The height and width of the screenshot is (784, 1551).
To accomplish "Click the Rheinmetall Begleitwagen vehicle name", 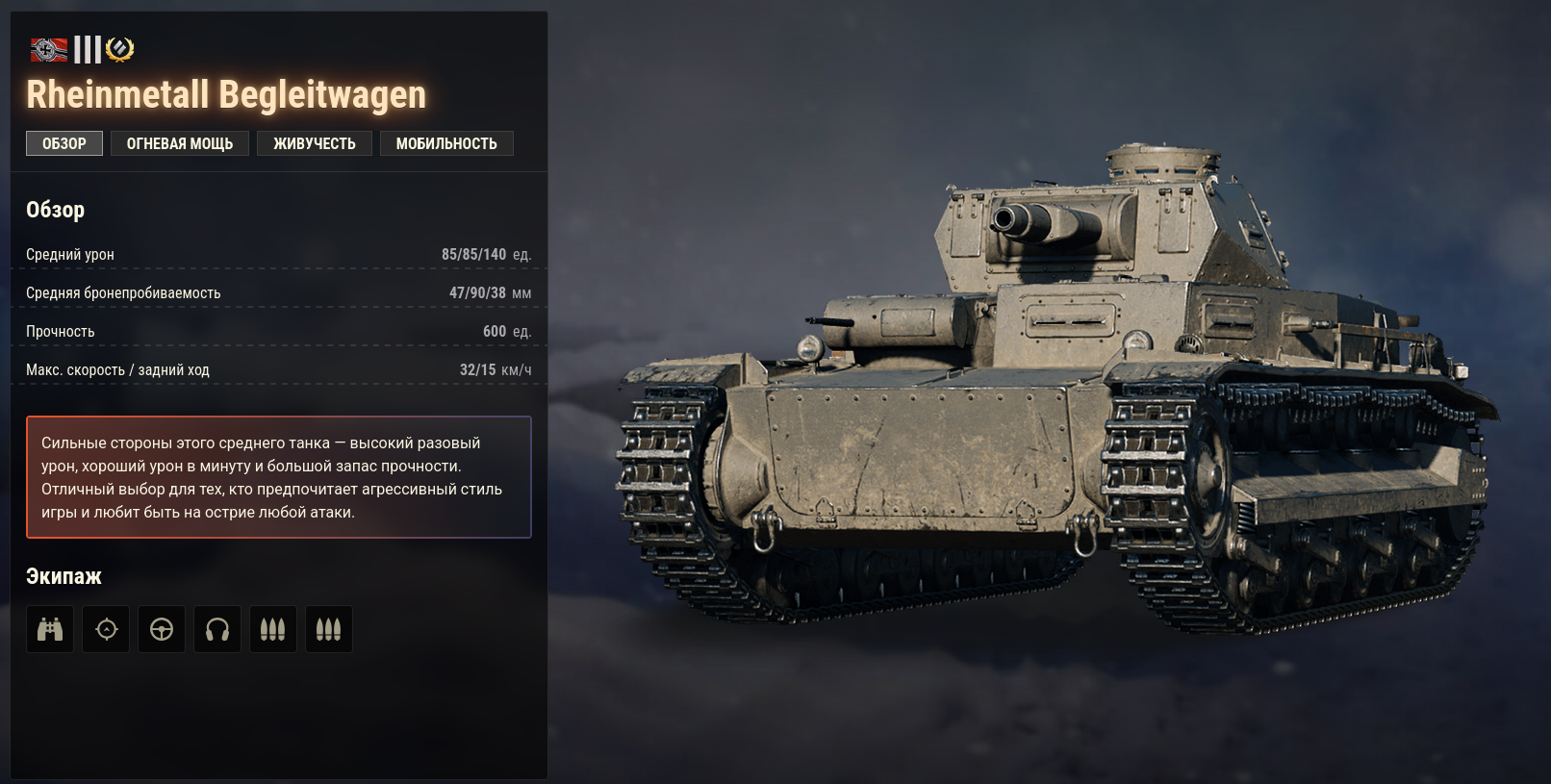I will pos(226,93).
